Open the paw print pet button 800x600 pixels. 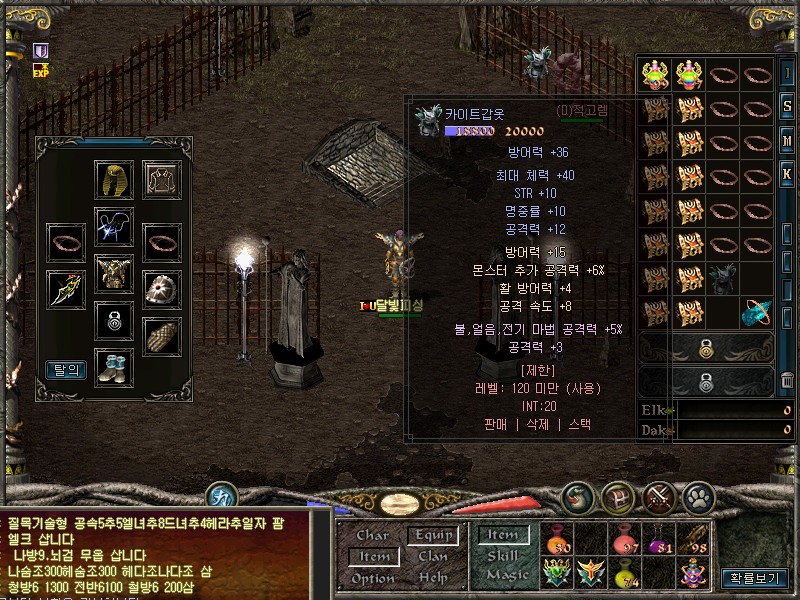pos(698,497)
